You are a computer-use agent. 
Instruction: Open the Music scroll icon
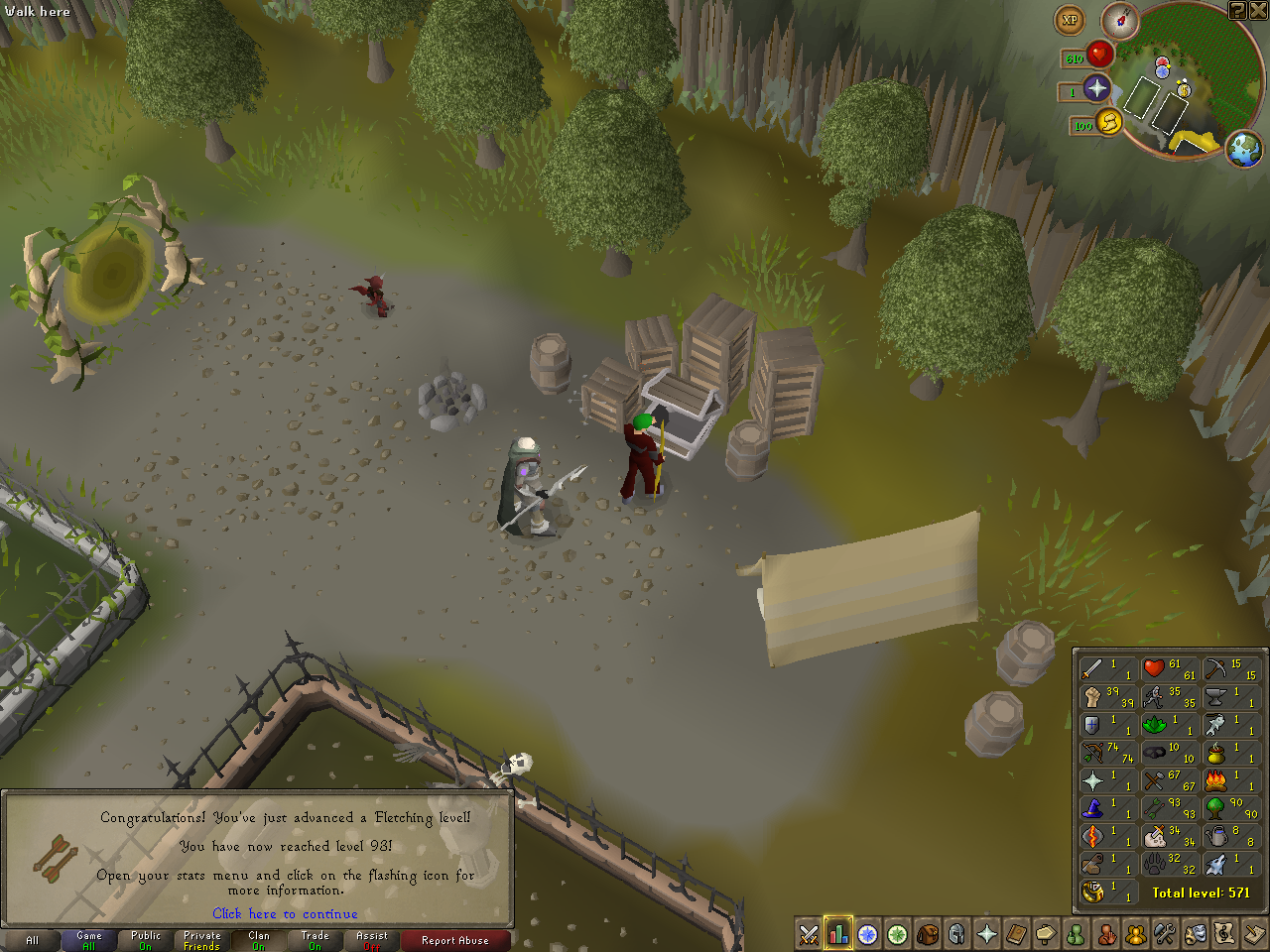(1225, 933)
